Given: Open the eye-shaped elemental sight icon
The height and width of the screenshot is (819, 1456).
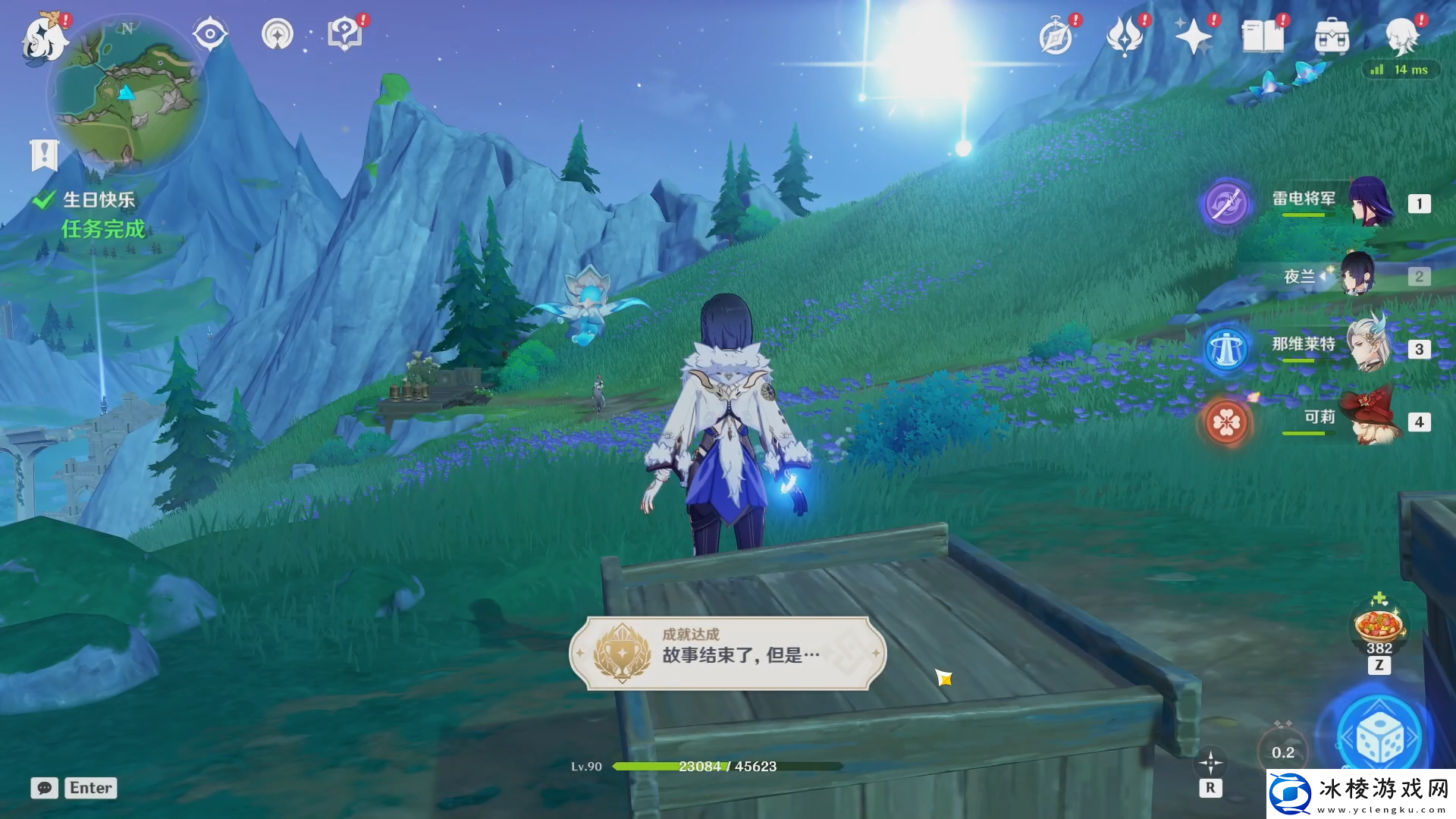Looking at the screenshot, I should (x=209, y=34).
